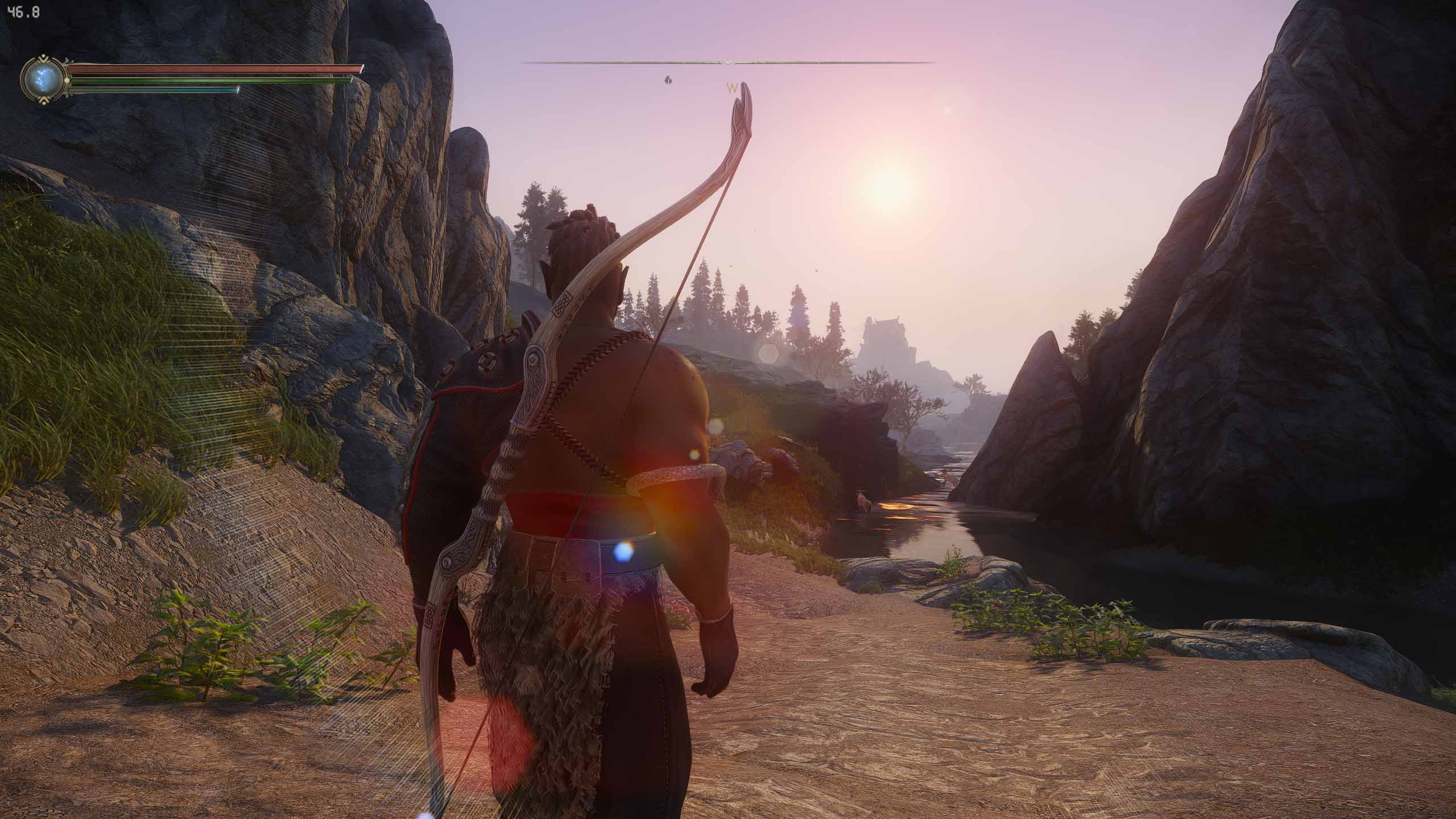Viewport: 1456px width, 819px height.
Task: Click the compass center chevron pointer
Action: click(x=728, y=62)
